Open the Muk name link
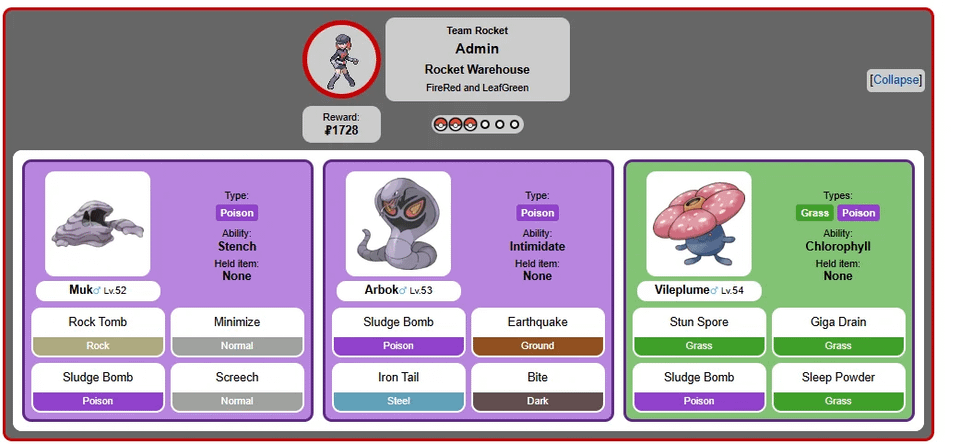This screenshot has height=444, width=960. pyautogui.click(x=81, y=290)
